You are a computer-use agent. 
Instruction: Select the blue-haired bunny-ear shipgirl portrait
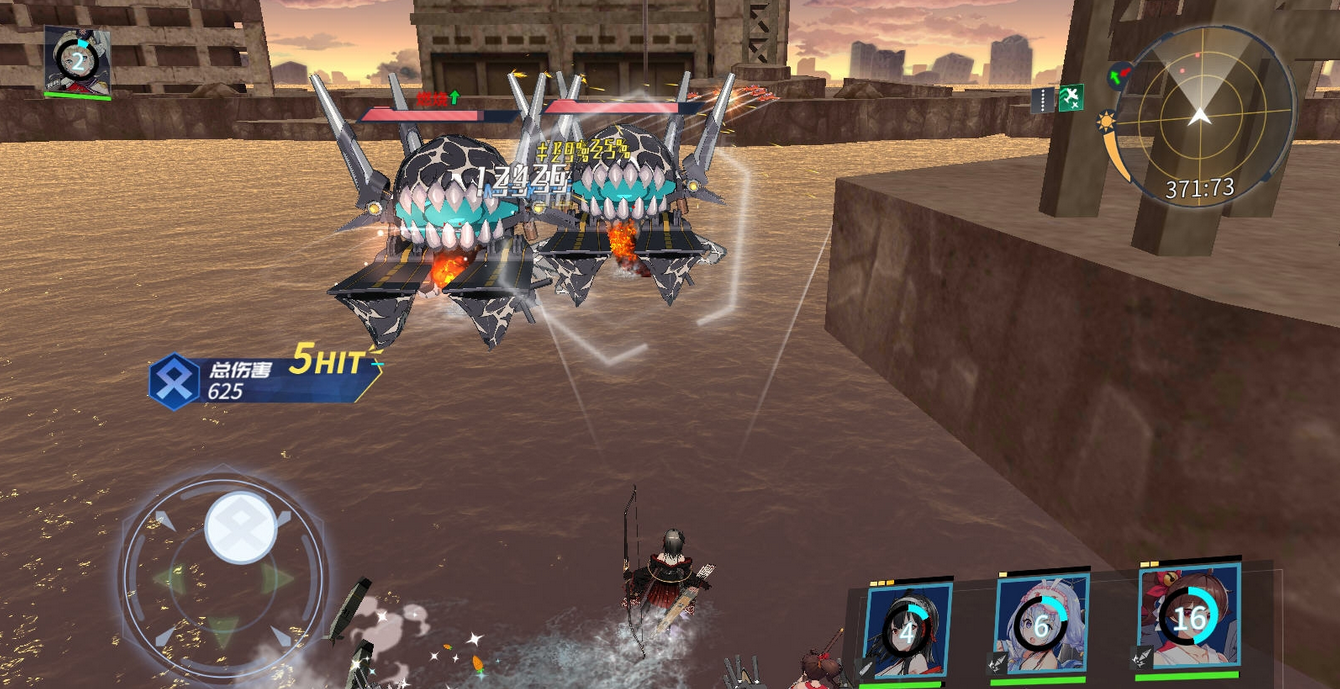pyautogui.click(x=1041, y=624)
